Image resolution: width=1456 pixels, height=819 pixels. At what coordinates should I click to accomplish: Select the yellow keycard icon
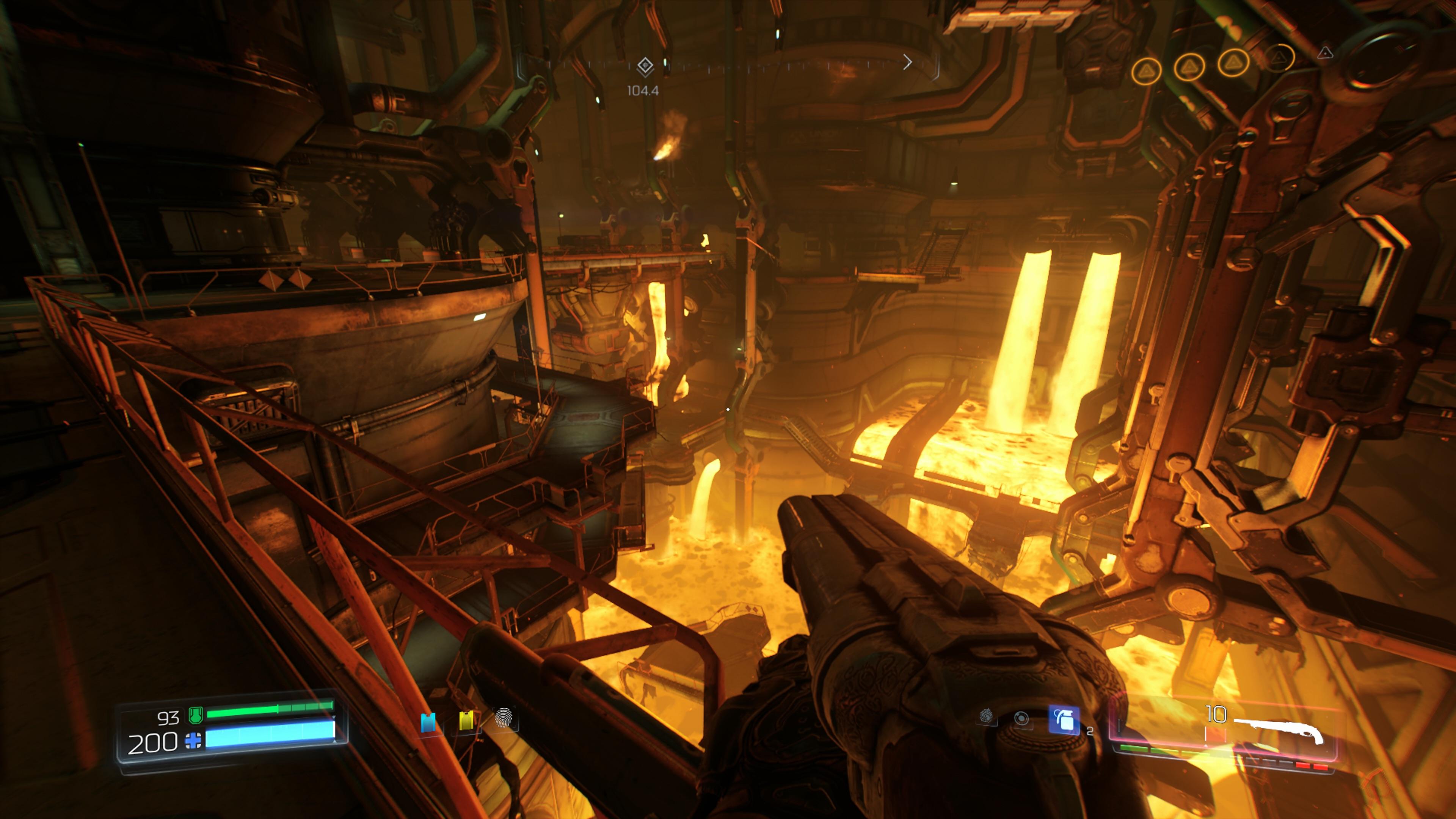tap(466, 721)
